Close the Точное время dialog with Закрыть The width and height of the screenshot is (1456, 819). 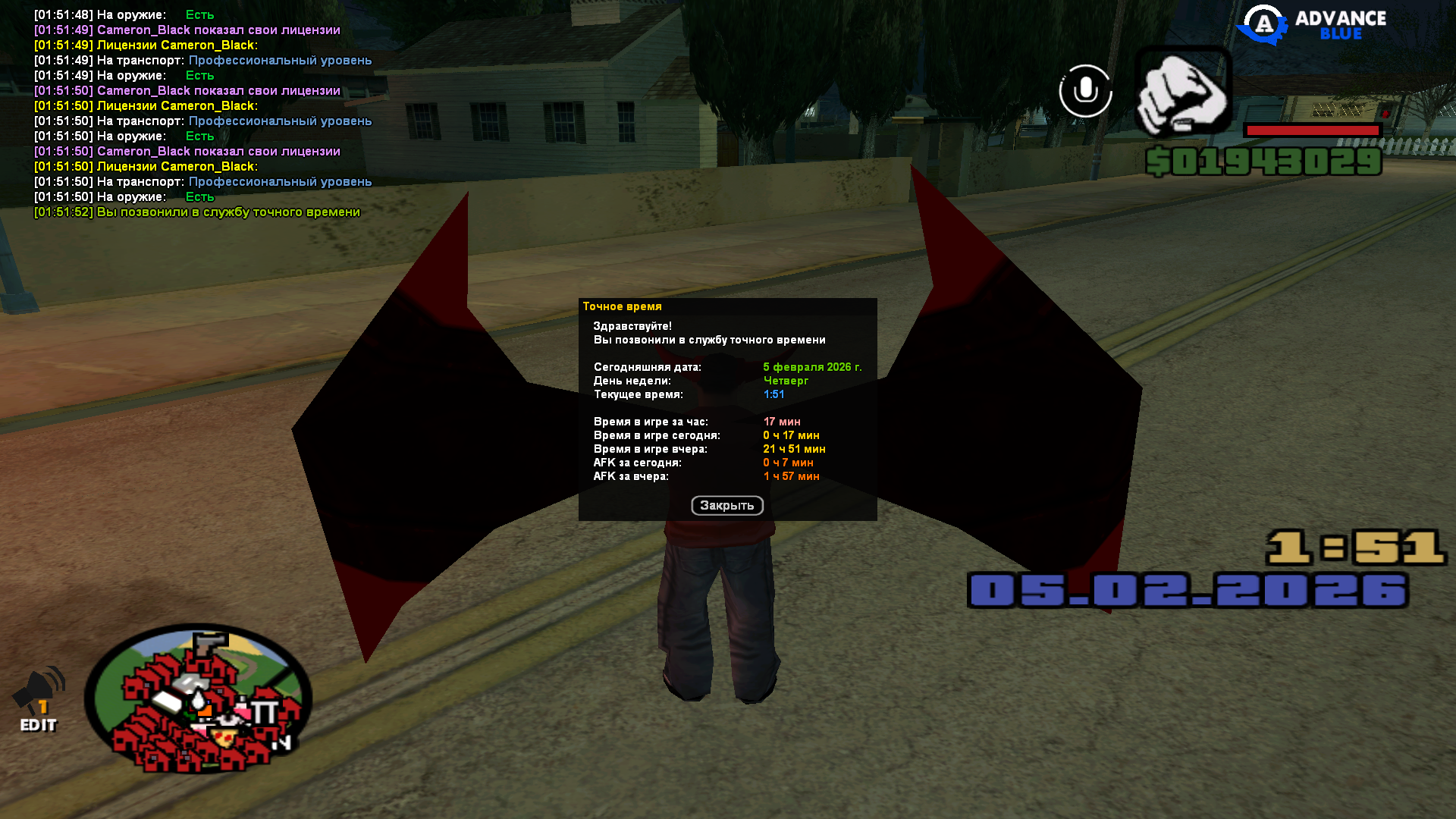(726, 505)
